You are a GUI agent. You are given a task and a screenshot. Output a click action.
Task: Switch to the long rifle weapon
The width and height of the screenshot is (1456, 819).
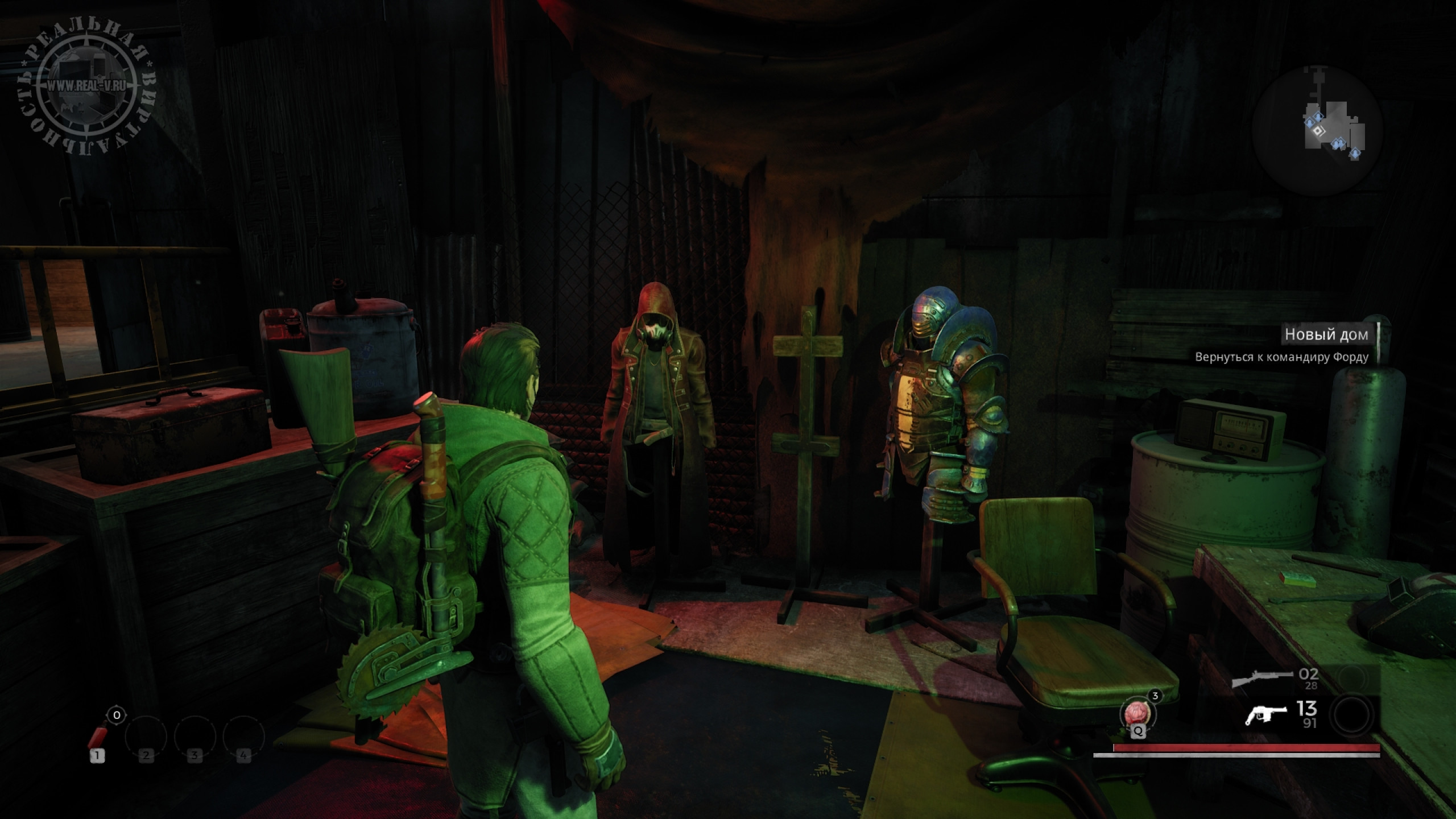pos(1254,679)
